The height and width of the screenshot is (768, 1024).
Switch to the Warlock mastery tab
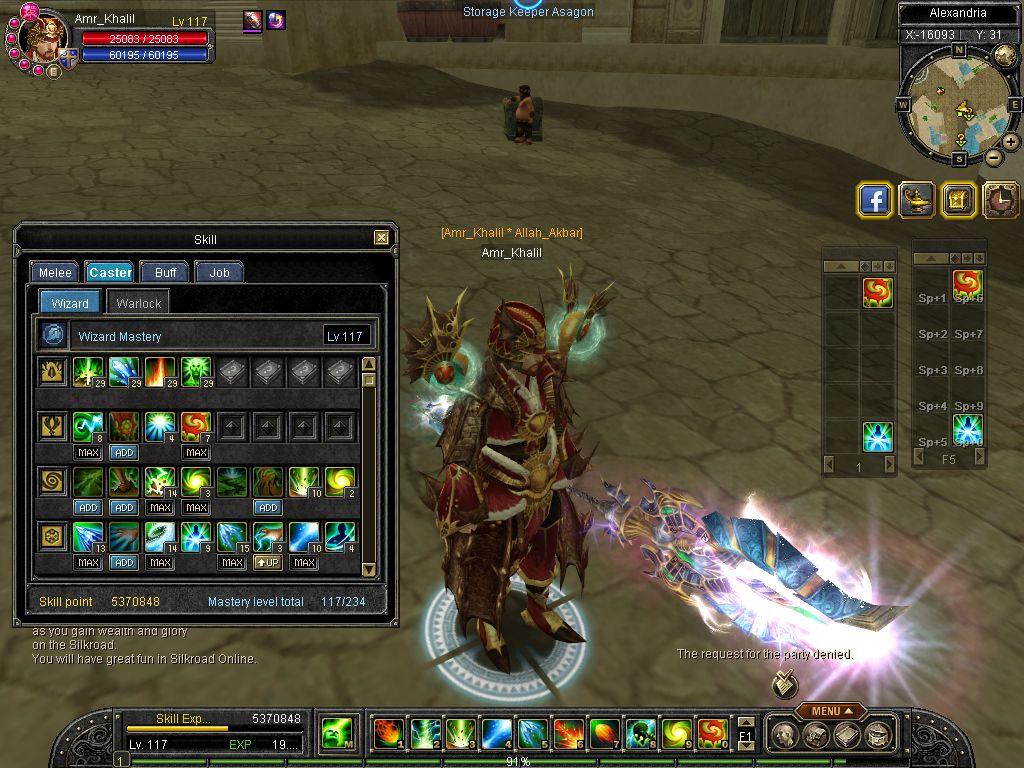coord(138,303)
